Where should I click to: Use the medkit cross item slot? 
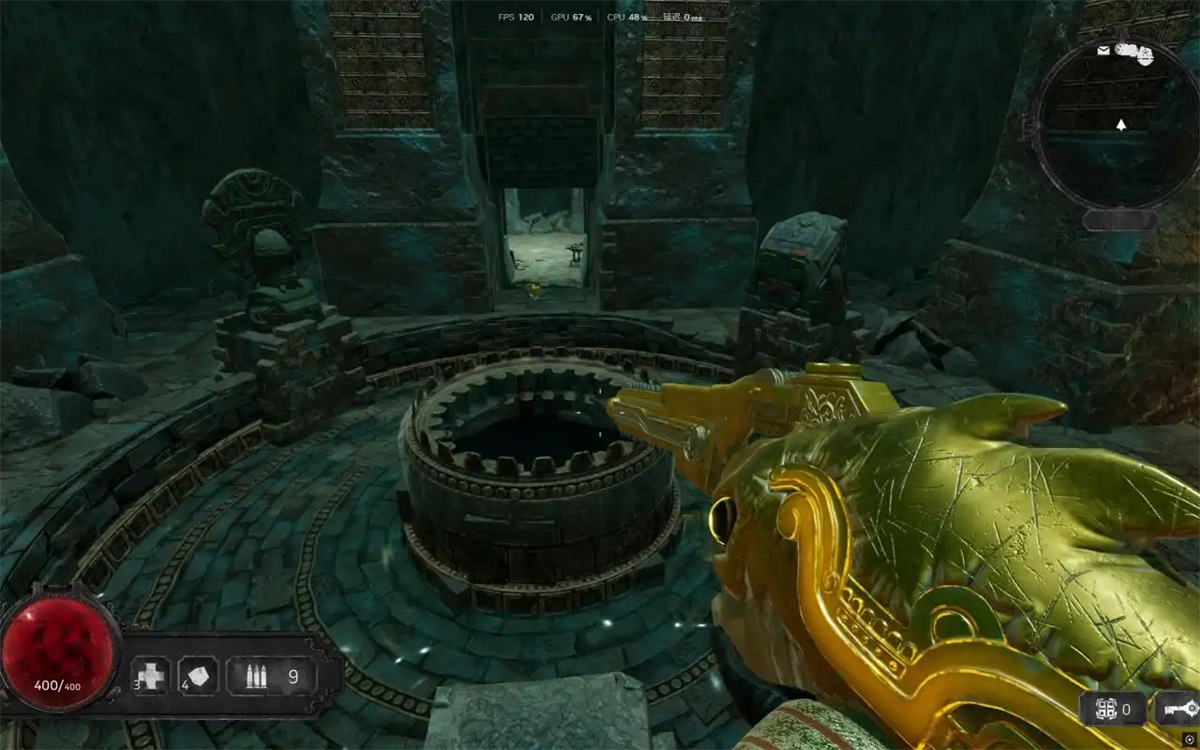click(x=153, y=676)
